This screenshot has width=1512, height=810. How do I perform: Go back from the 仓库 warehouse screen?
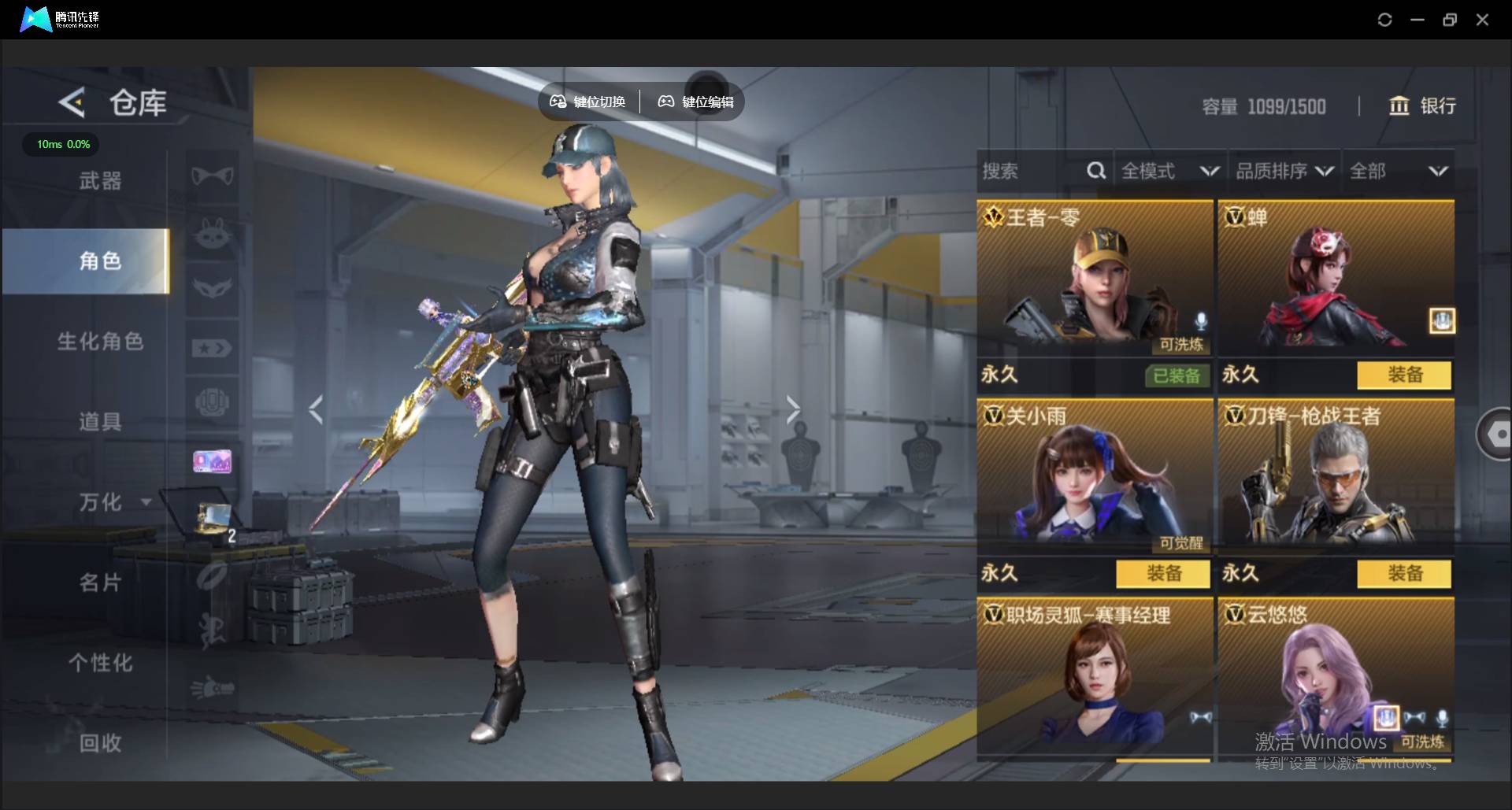[72, 103]
